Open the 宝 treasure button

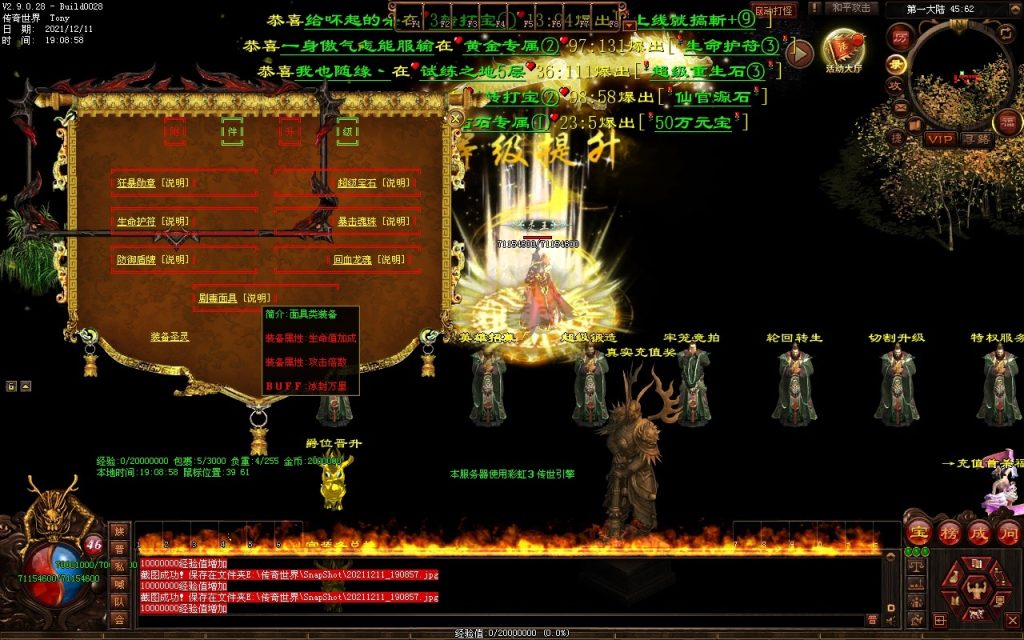click(x=917, y=532)
